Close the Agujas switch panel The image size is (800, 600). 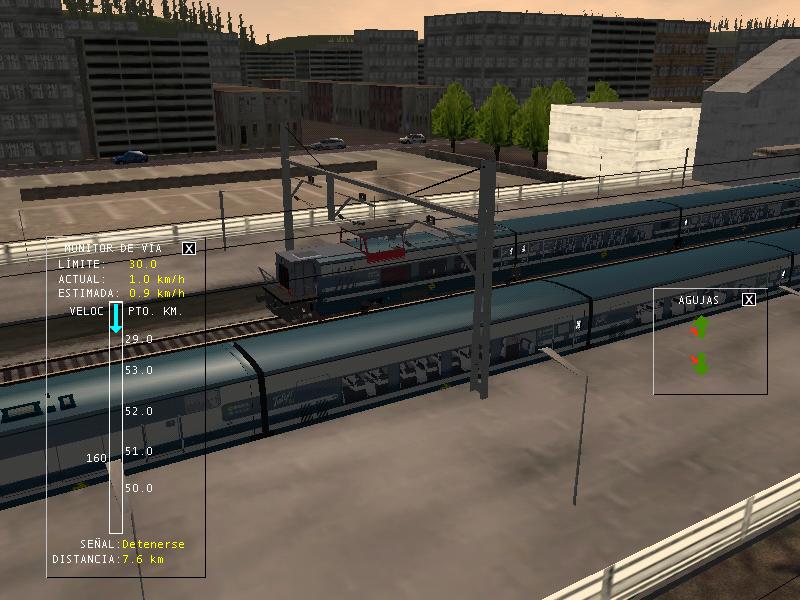click(x=749, y=299)
